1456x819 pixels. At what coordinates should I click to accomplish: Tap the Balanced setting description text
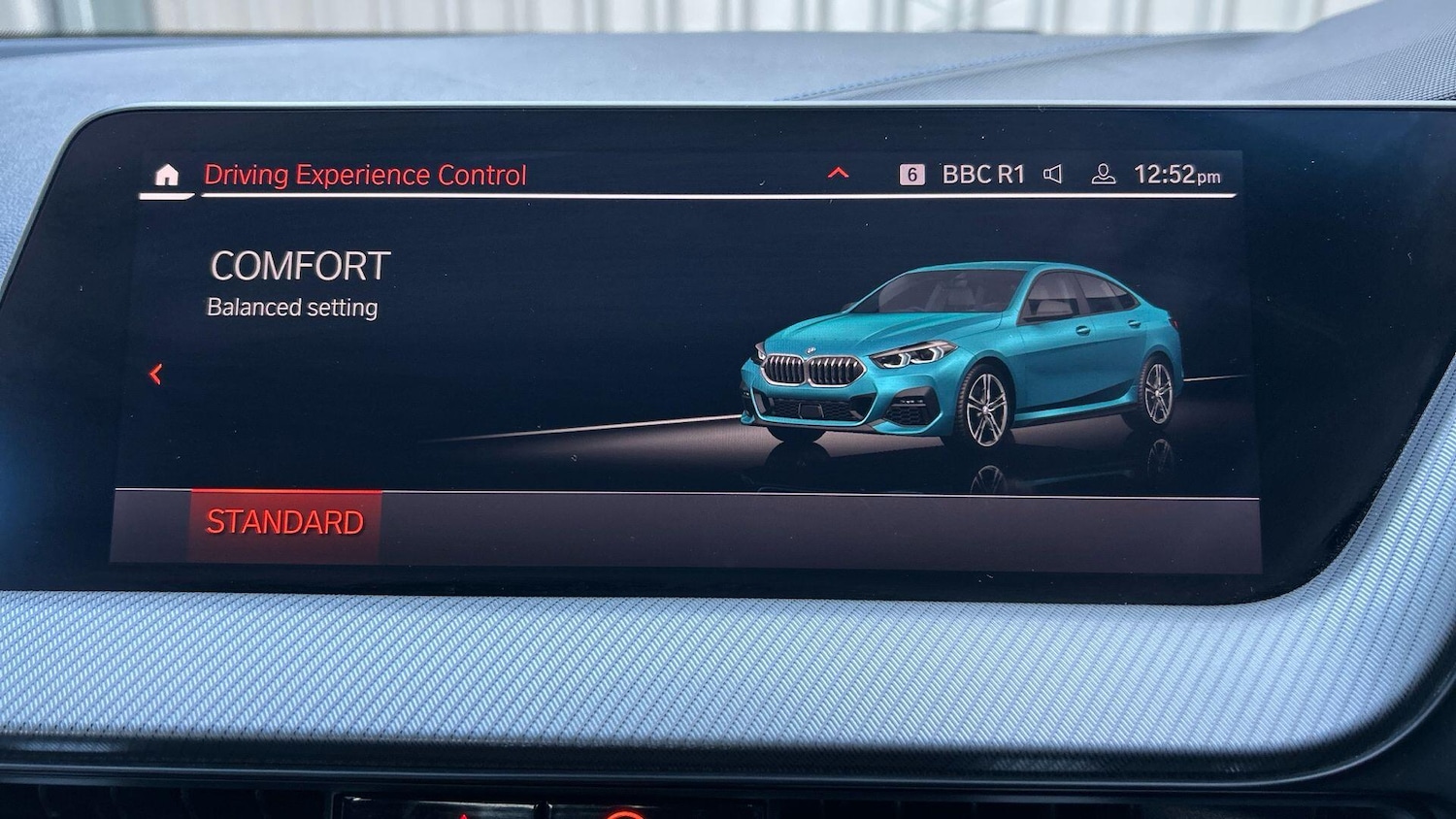point(292,307)
